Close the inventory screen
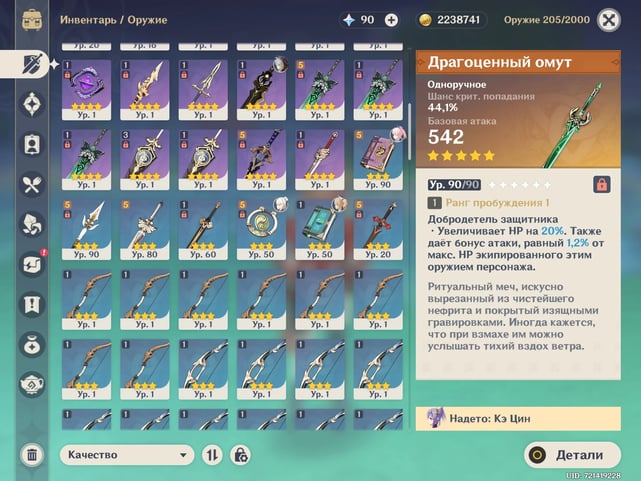Image resolution: width=641 pixels, height=481 pixels. [608, 20]
